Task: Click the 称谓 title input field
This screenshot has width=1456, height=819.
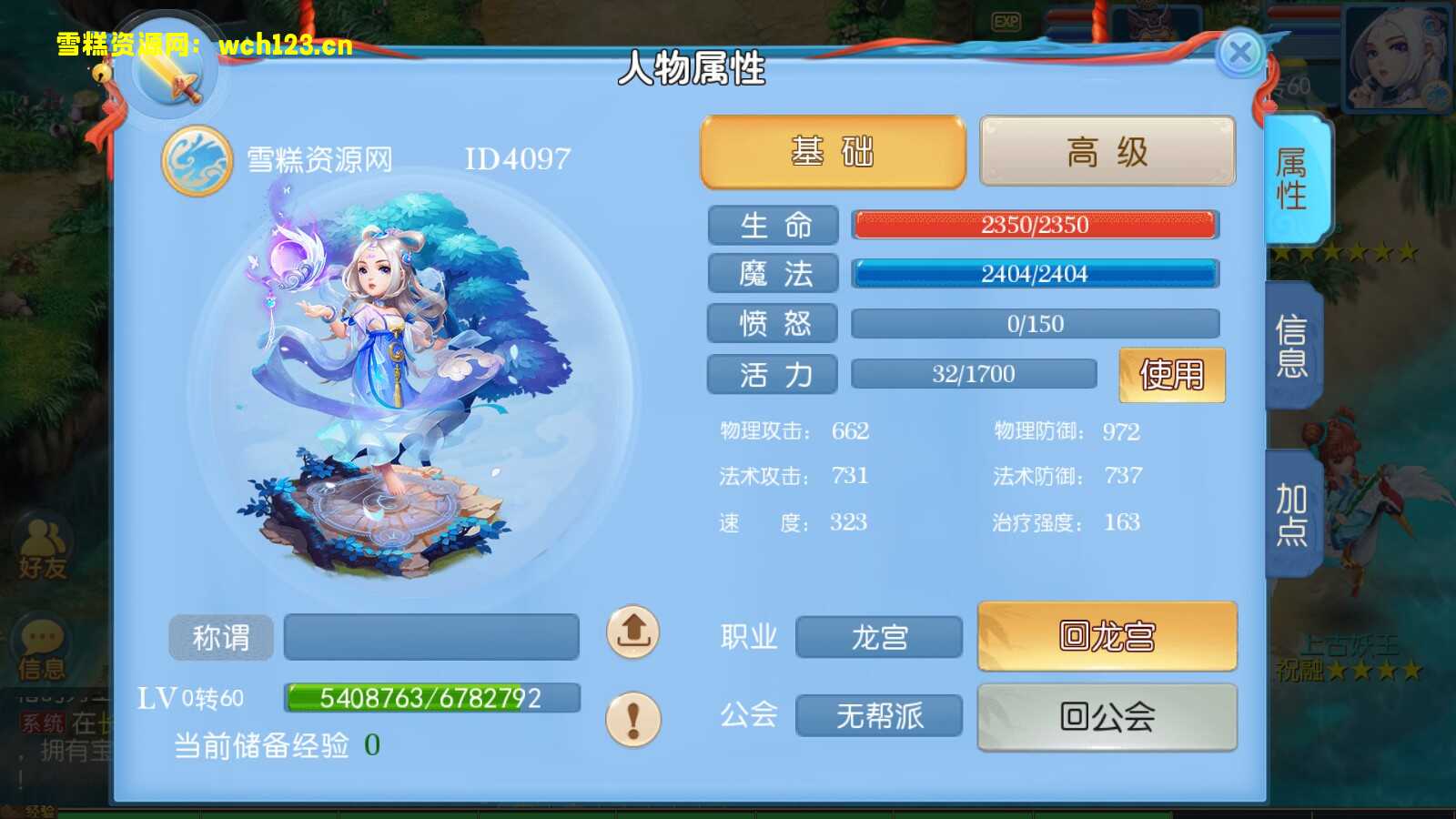Action: (432, 636)
